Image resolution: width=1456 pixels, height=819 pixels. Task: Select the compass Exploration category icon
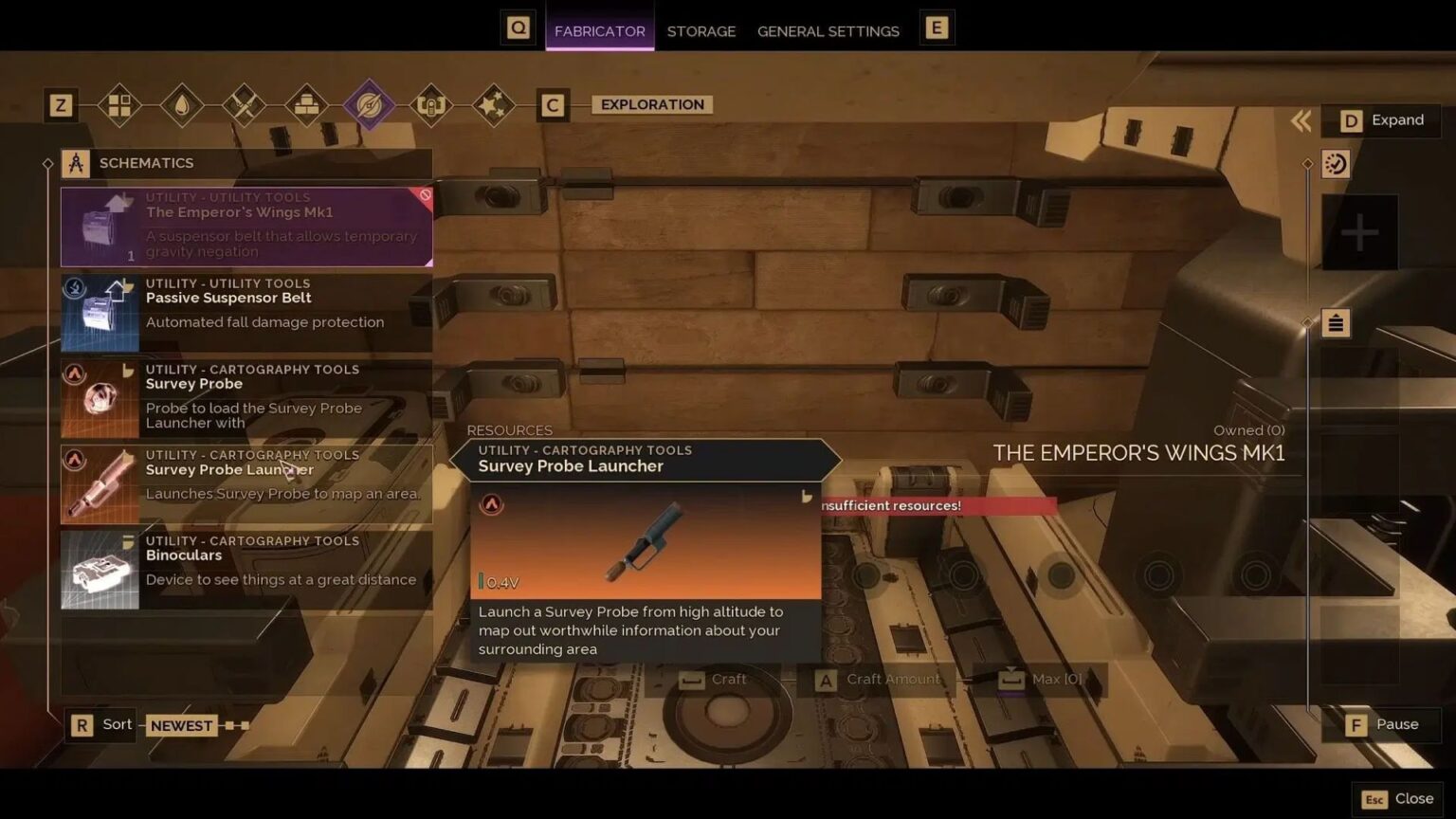369,102
